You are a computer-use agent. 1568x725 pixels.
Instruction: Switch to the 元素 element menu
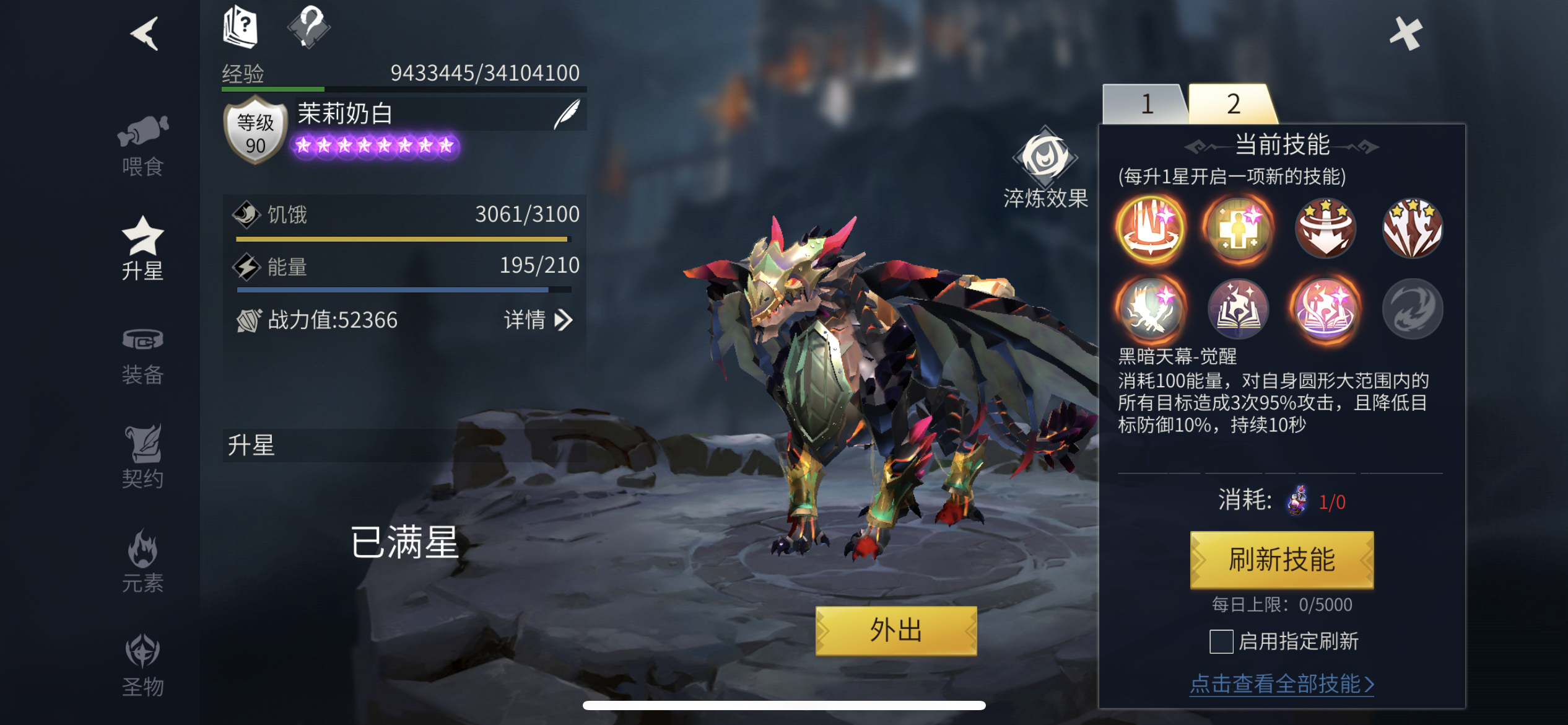(143, 561)
